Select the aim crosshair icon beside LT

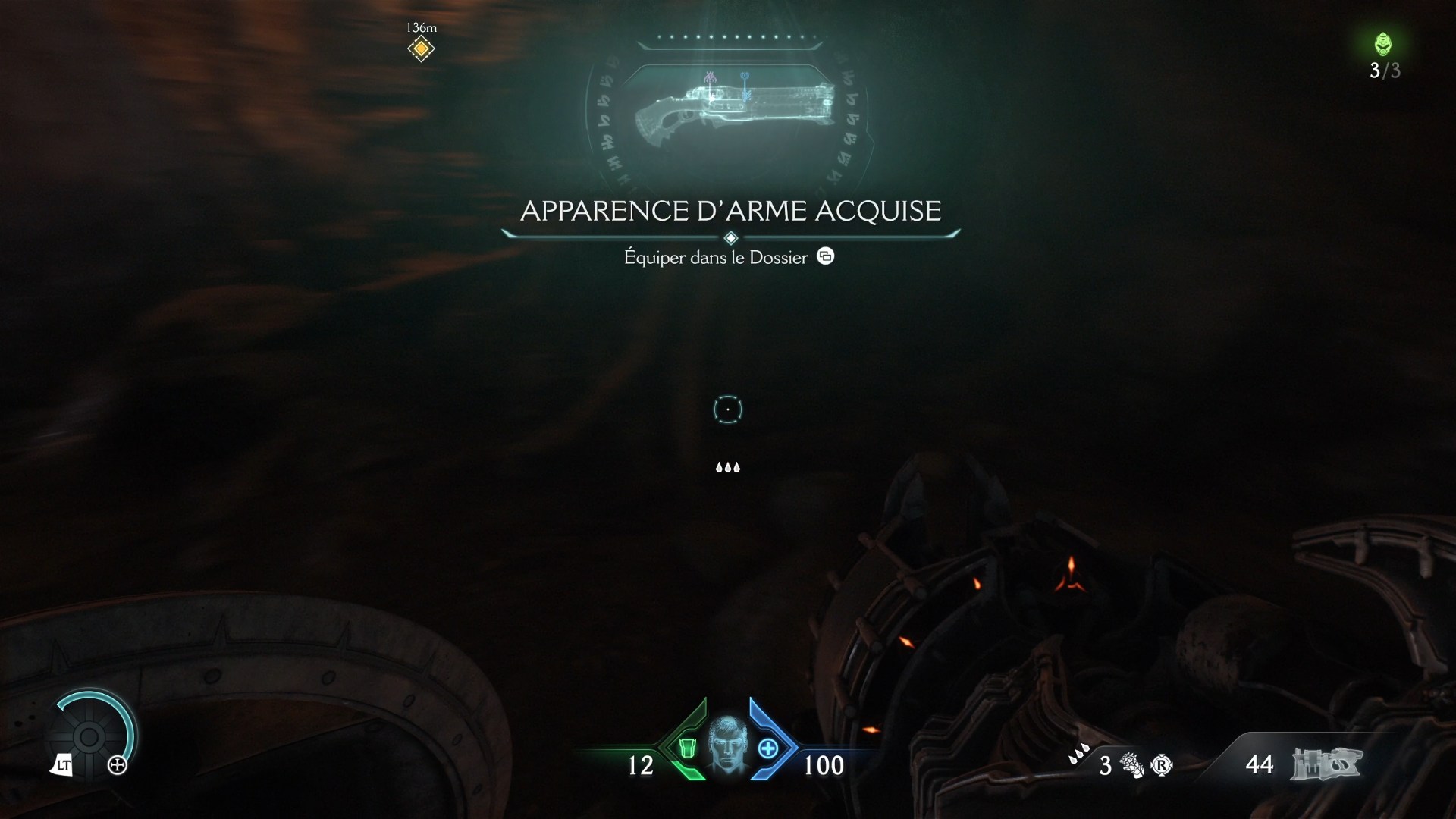coord(118,765)
